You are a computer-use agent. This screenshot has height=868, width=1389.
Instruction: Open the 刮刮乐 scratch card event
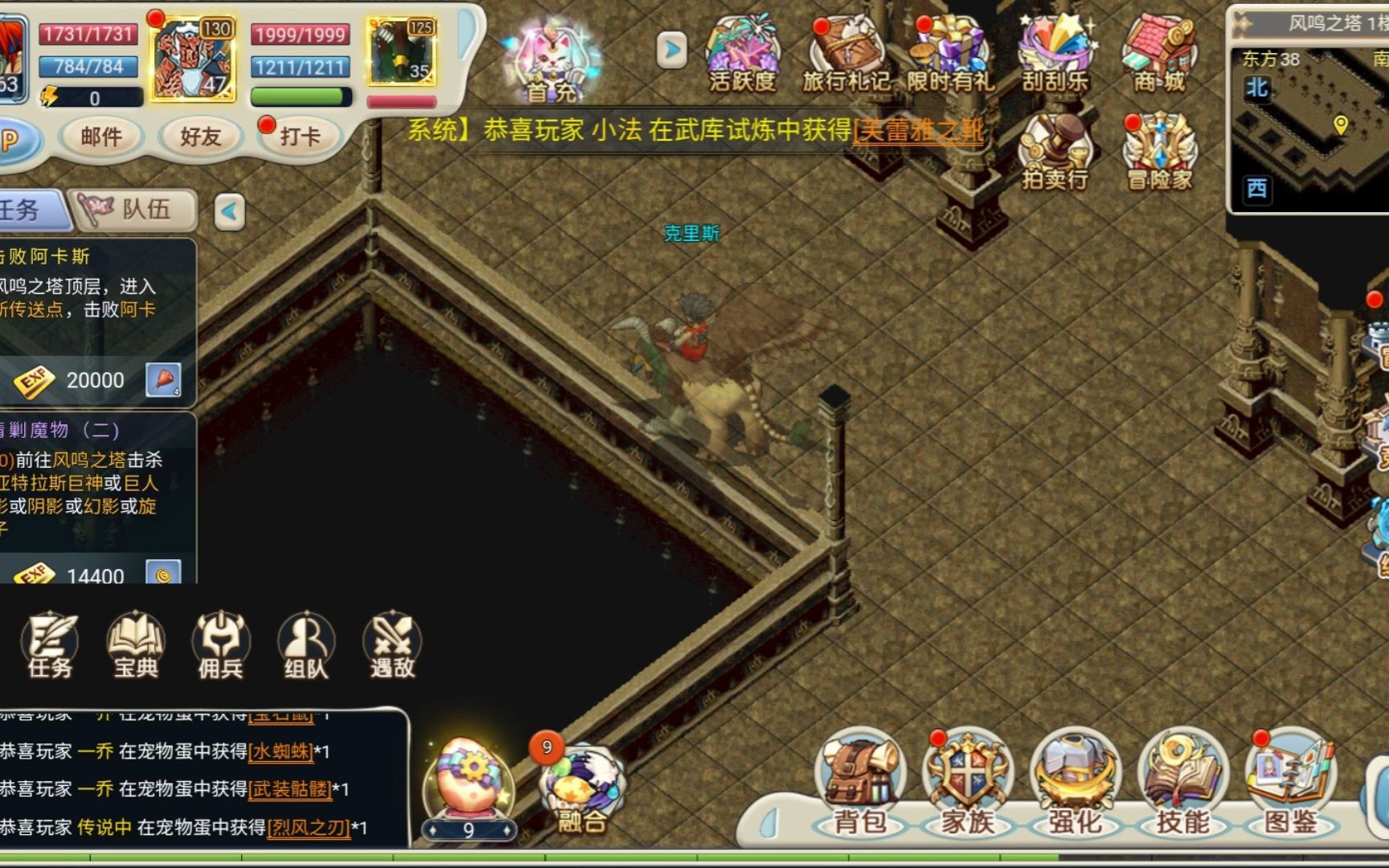1055,53
